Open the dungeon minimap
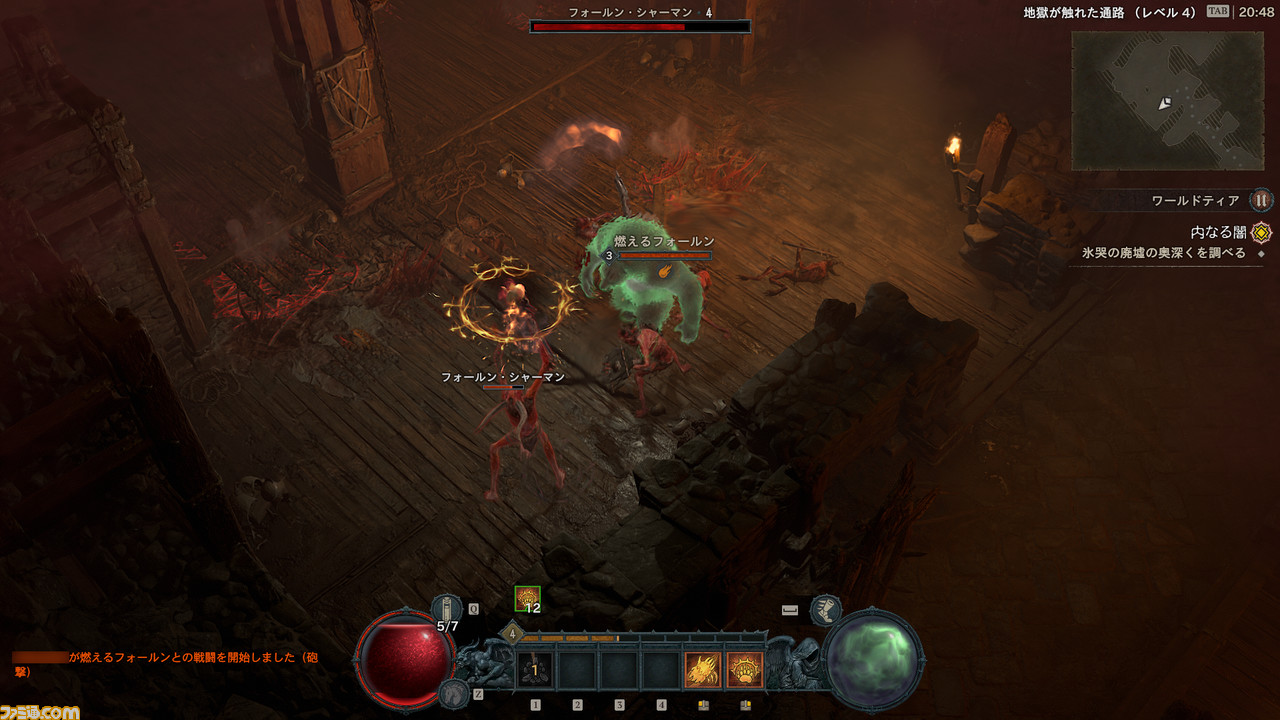 tap(1167, 100)
